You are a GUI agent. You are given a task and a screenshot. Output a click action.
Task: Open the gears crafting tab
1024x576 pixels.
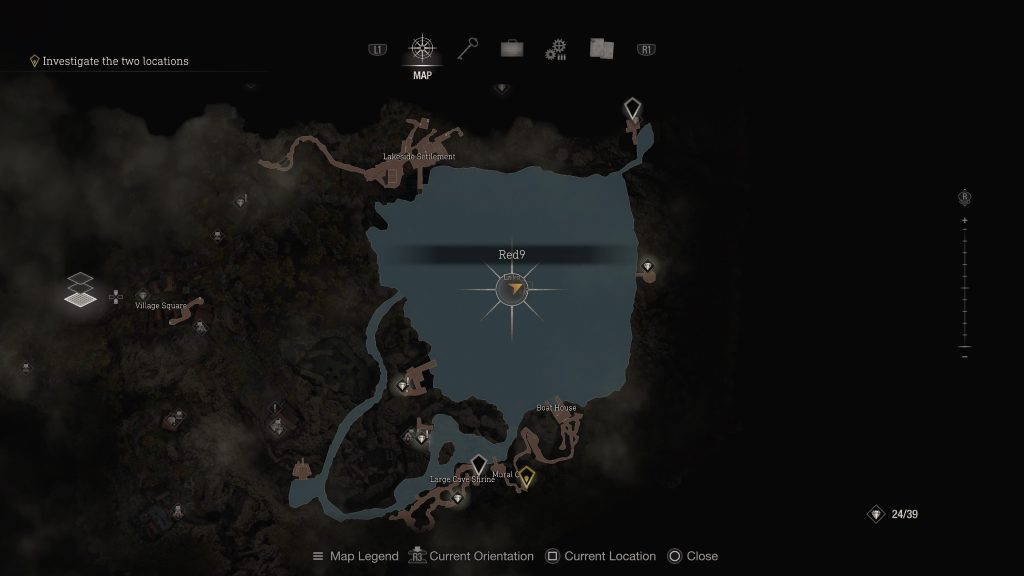pyautogui.click(x=556, y=49)
